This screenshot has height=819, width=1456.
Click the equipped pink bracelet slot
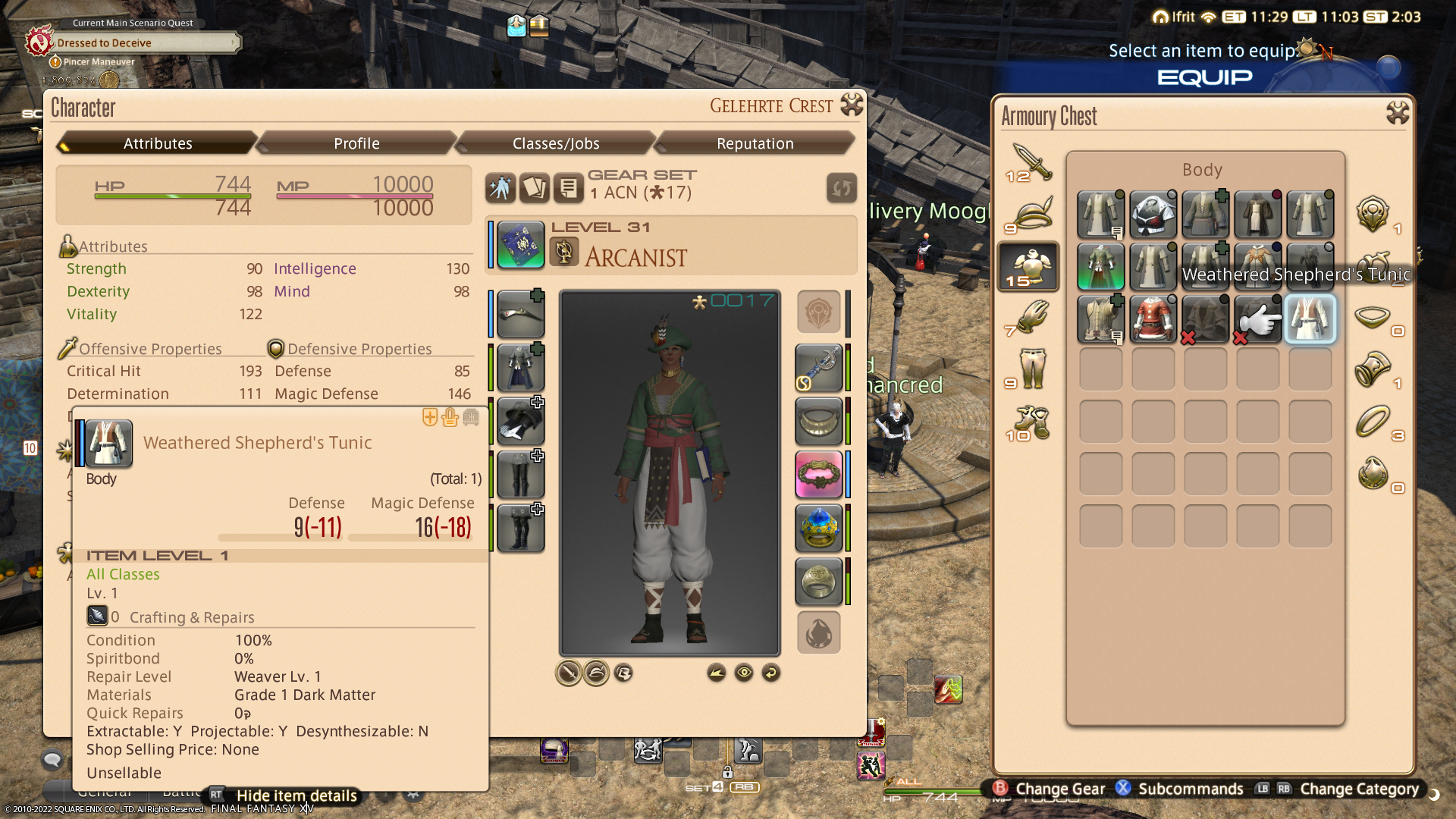click(818, 475)
